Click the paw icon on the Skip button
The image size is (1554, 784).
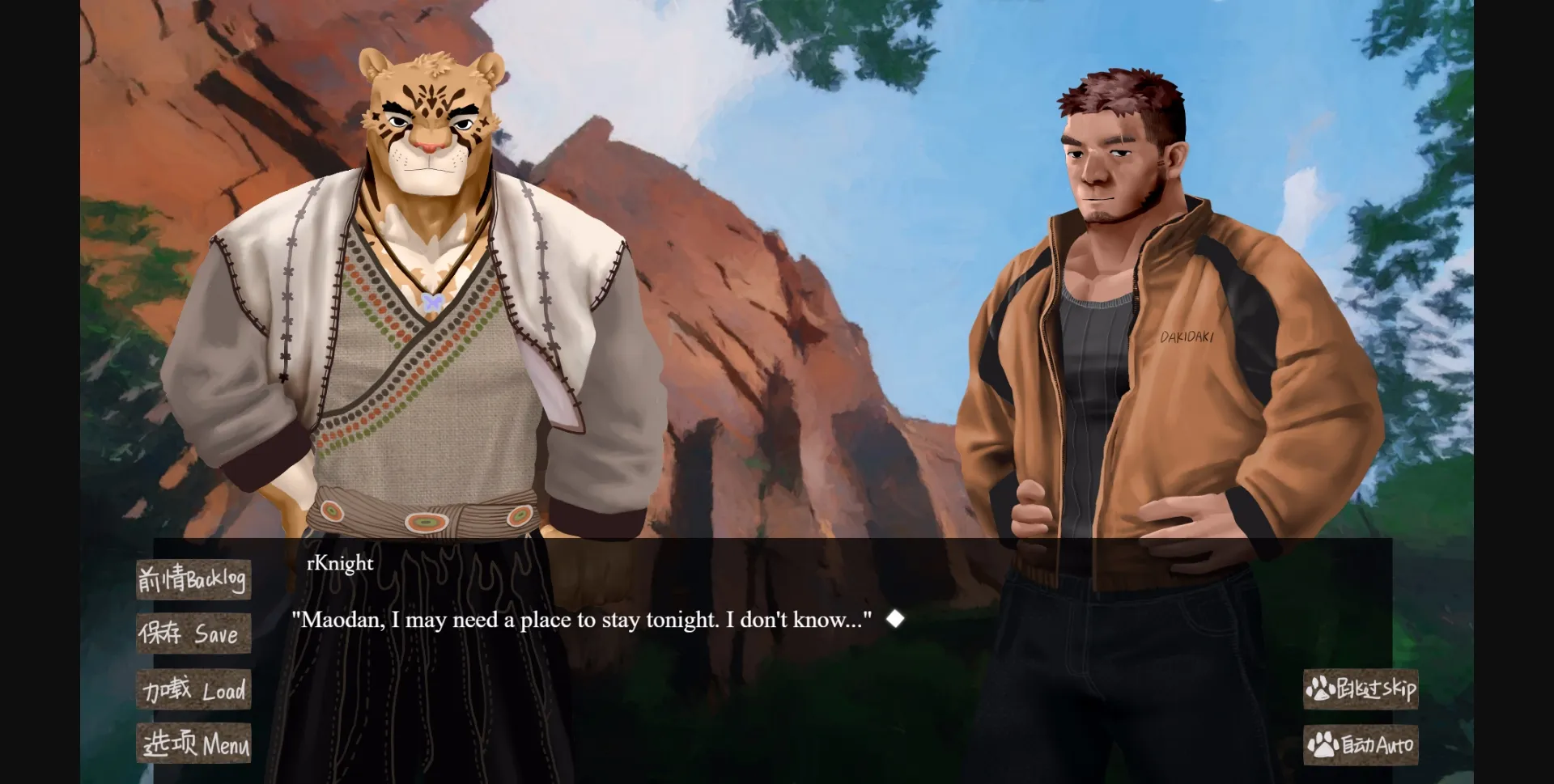point(1322,689)
